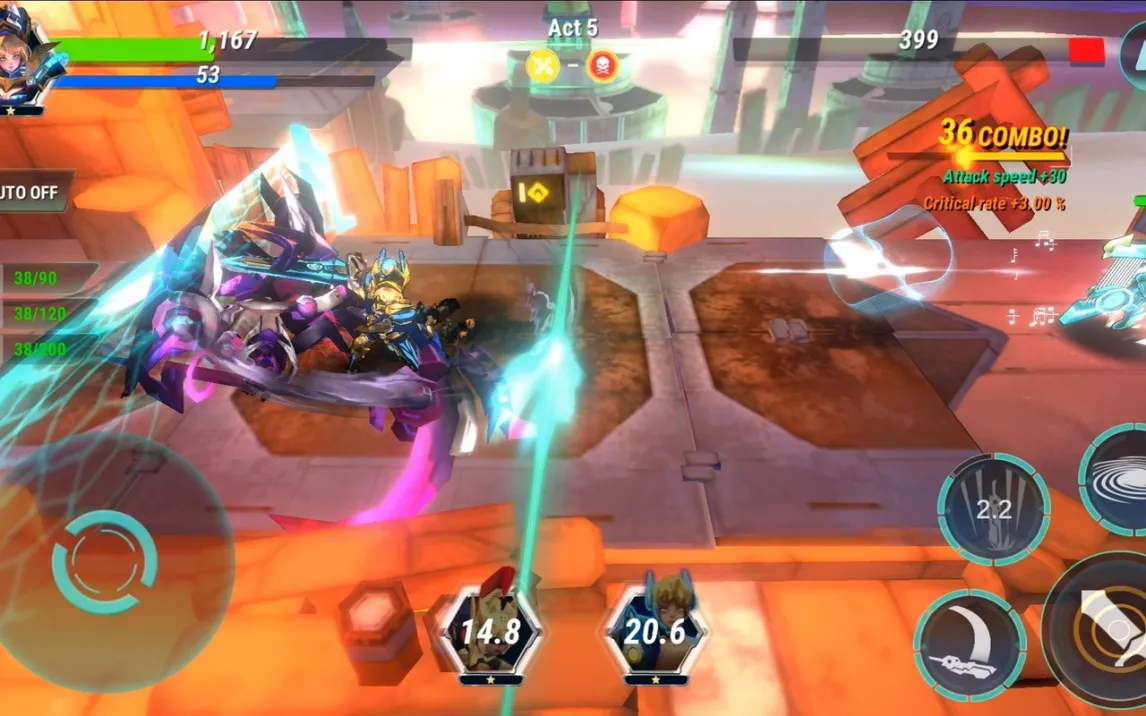Toggle the Auto Off battle button
The image size is (1146, 716).
coord(32,191)
